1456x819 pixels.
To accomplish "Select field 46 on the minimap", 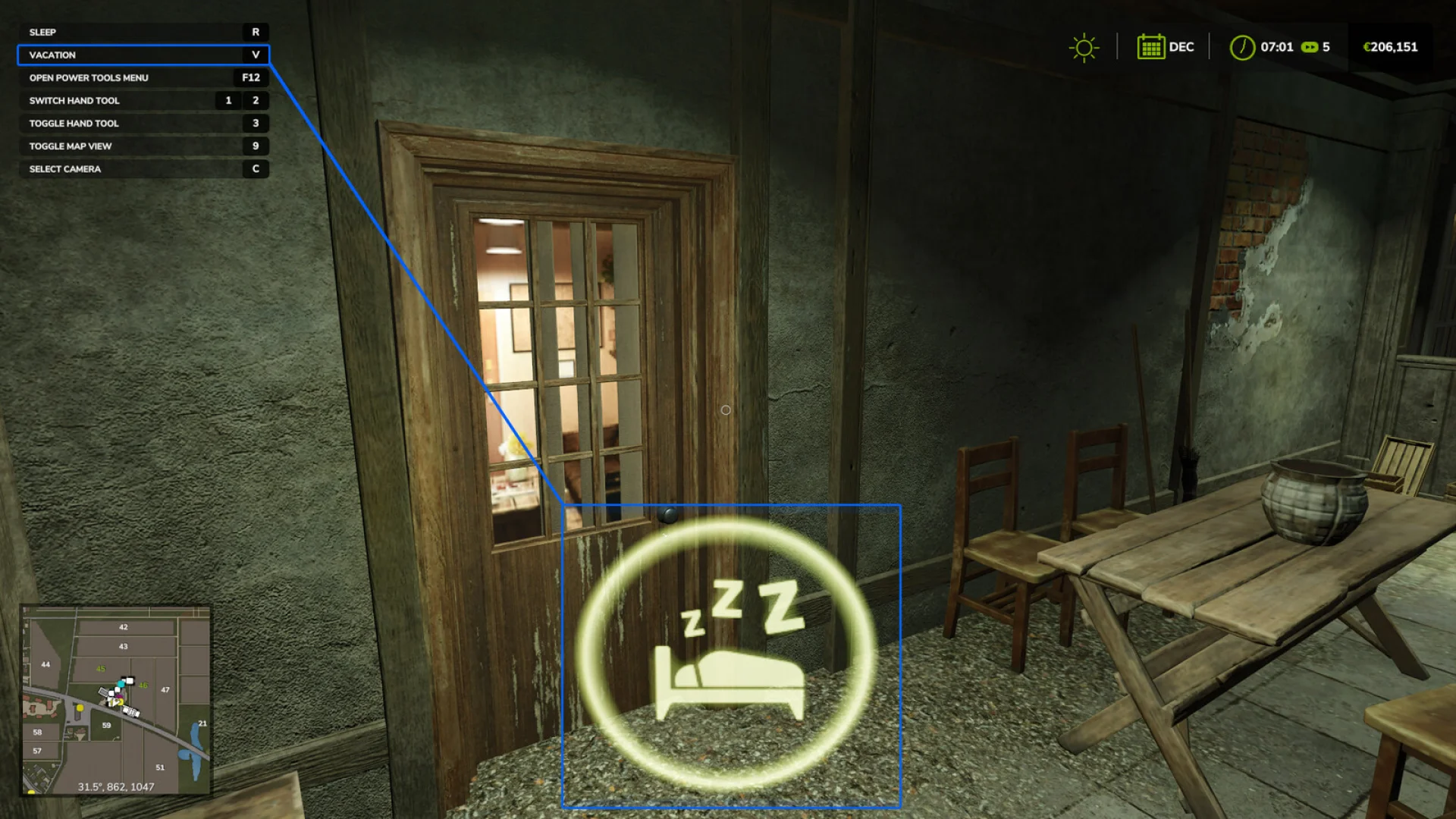I will [143, 685].
